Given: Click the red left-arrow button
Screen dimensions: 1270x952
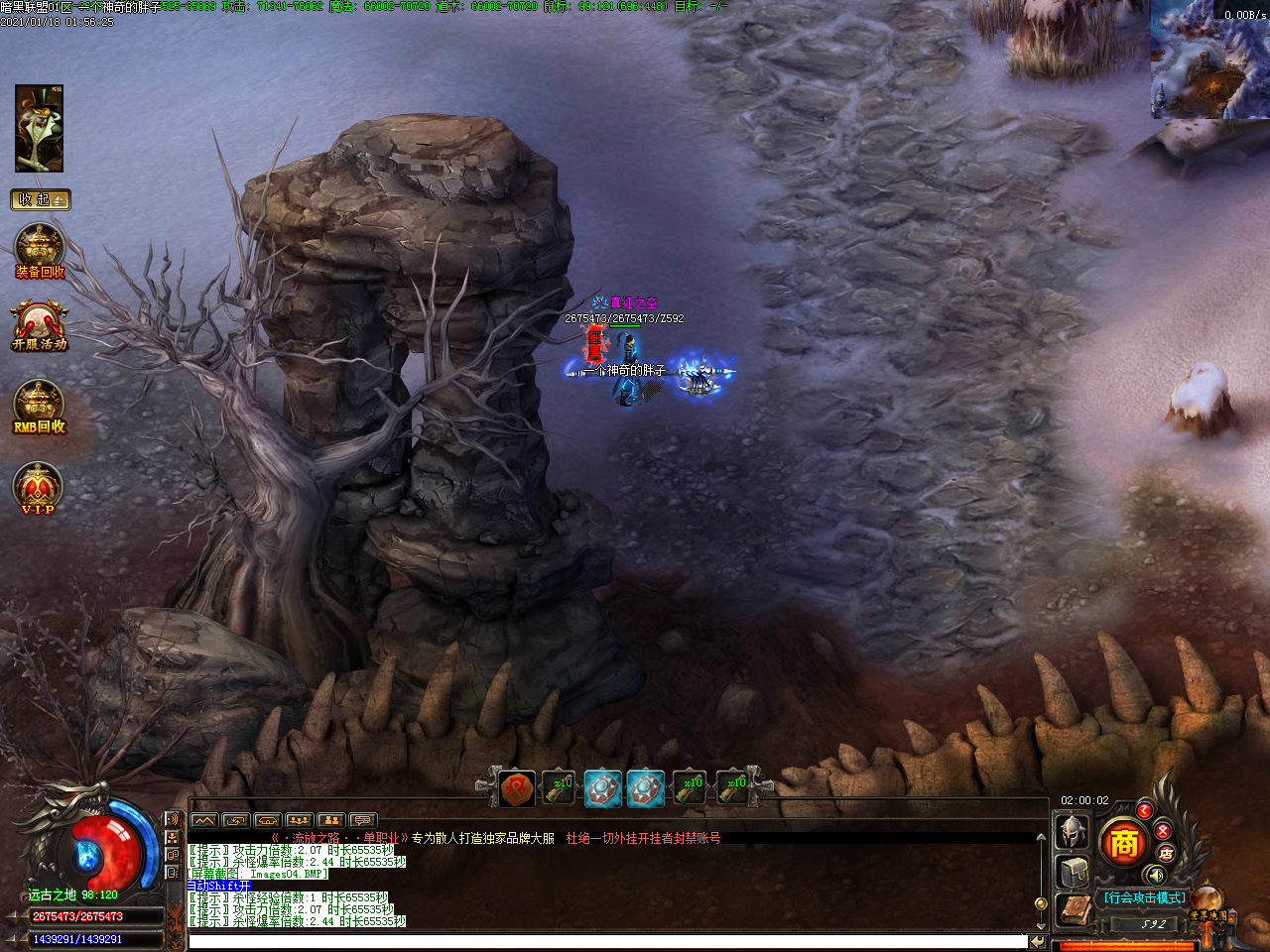Looking at the screenshot, I should coord(1144,811).
